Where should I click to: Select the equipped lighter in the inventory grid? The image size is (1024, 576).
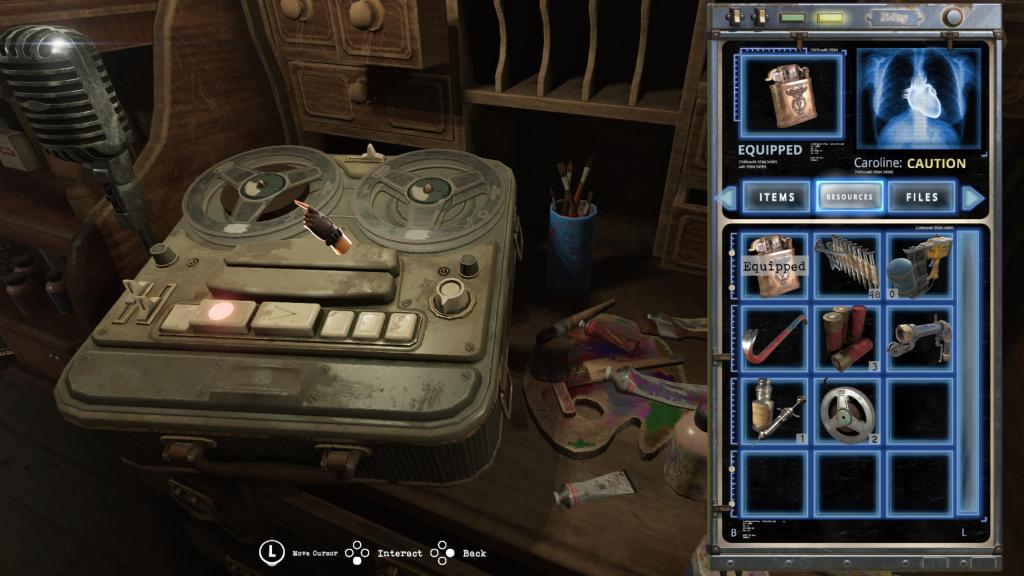775,266
